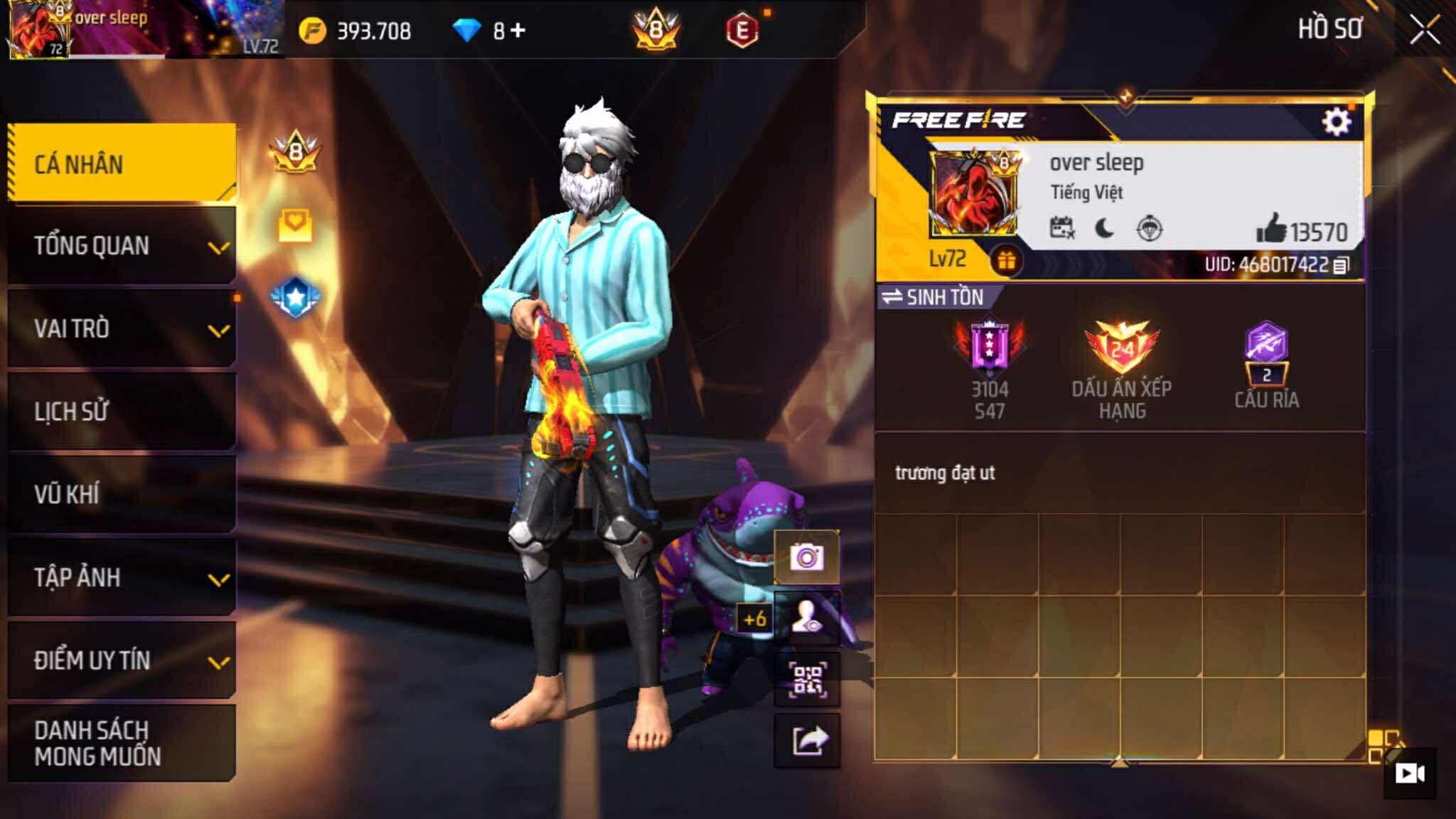Add diamonds using the plus button
The width and height of the screenshot is (1456, 819).
tap(518, 31)
